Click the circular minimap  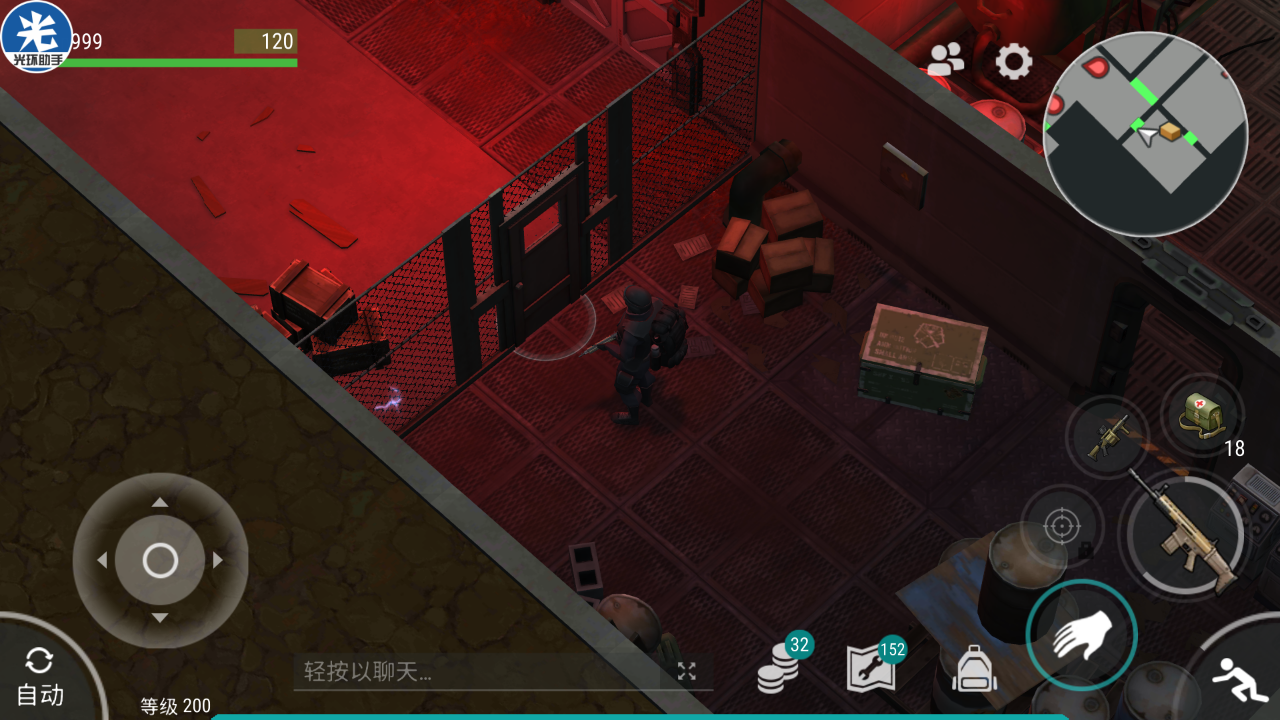coord(1145,134)
